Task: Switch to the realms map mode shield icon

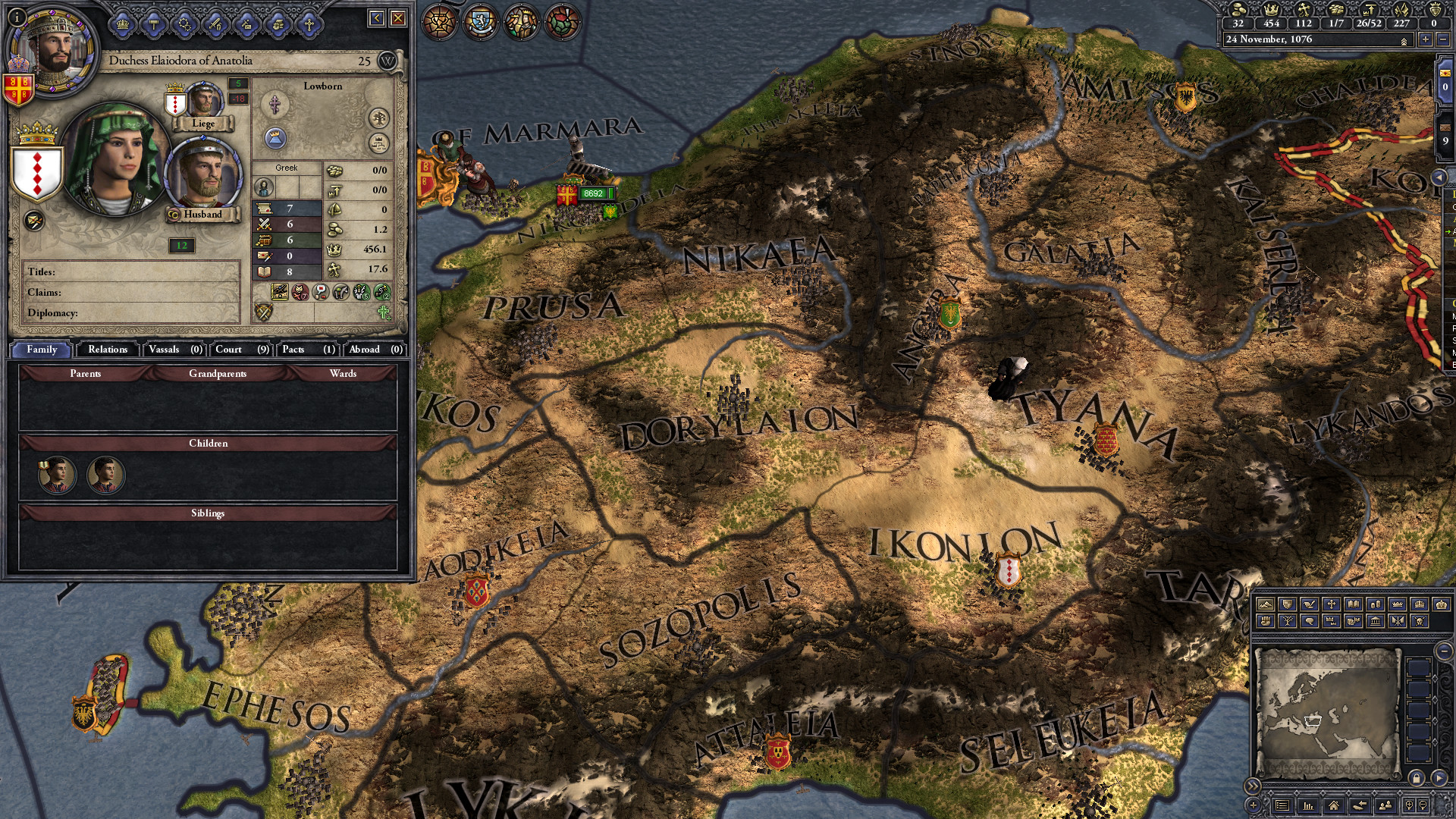Action: coord(1288,605)
